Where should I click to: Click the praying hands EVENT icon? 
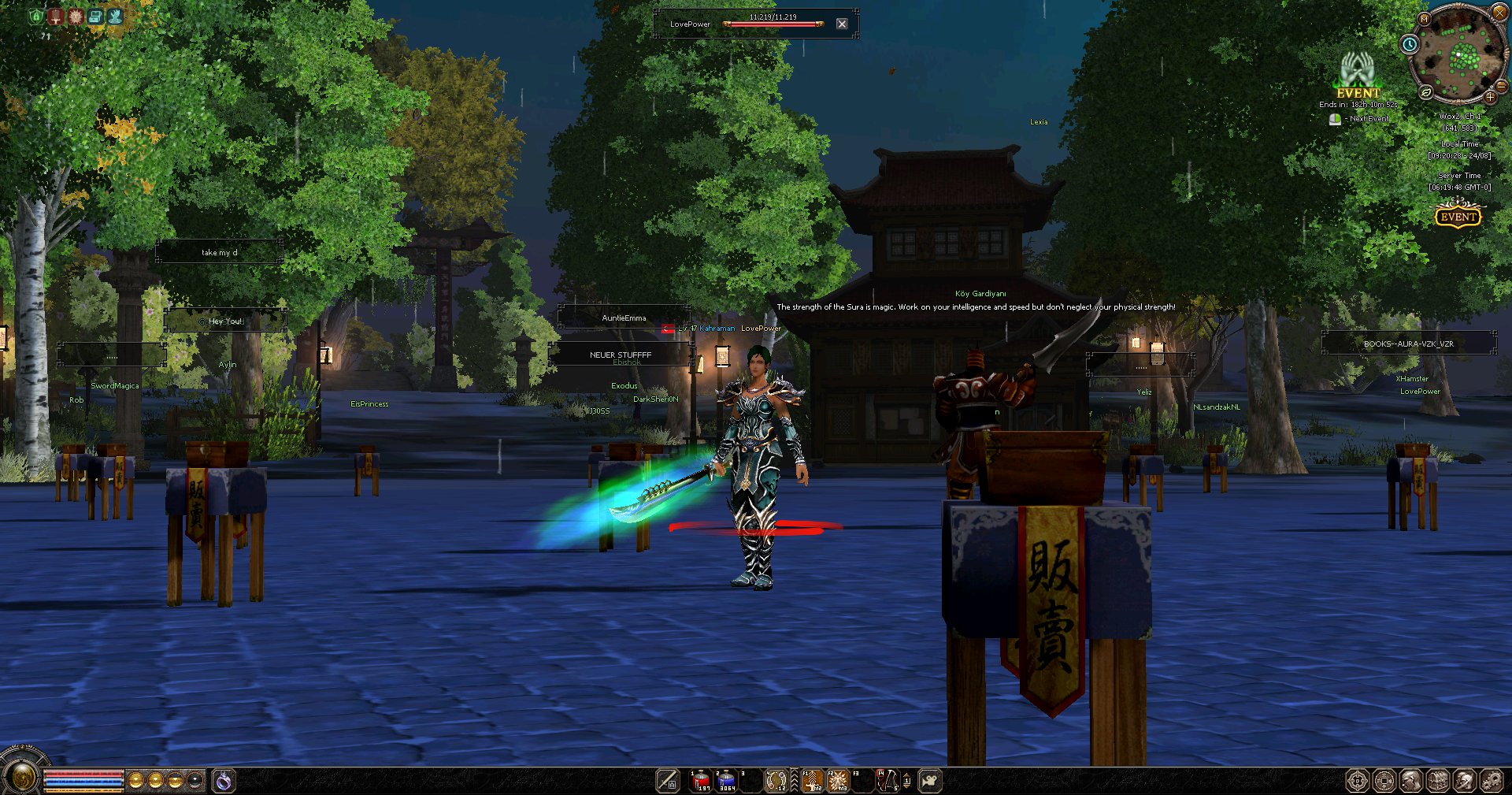(1357, 71)
